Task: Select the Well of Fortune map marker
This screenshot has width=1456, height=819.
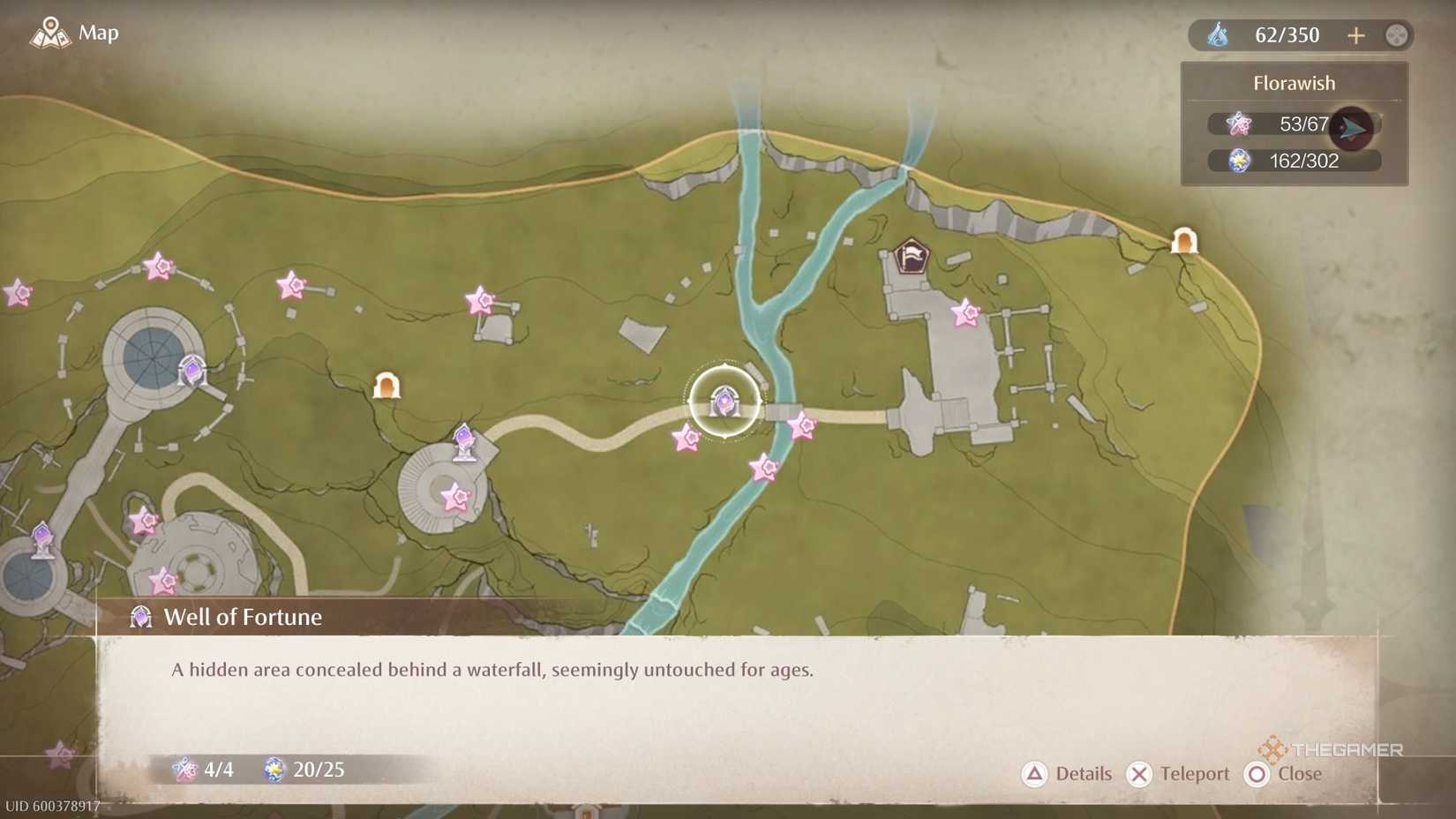Action: tap(724, 402)
